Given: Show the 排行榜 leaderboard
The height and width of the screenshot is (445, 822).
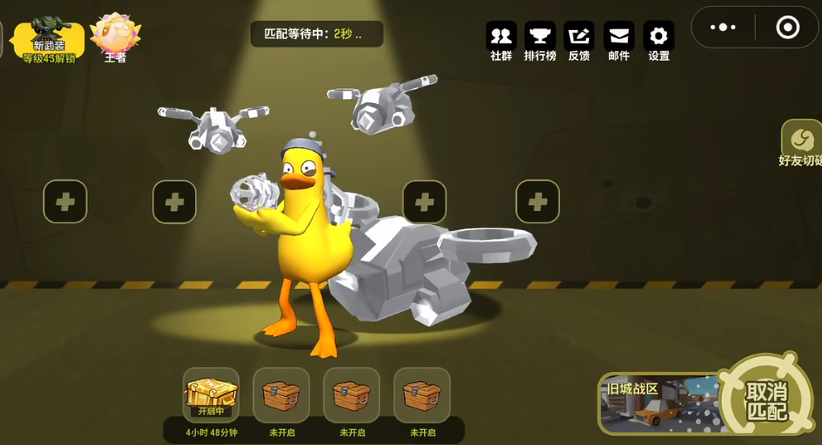Looking at the screenshot, I should [540, 39].
